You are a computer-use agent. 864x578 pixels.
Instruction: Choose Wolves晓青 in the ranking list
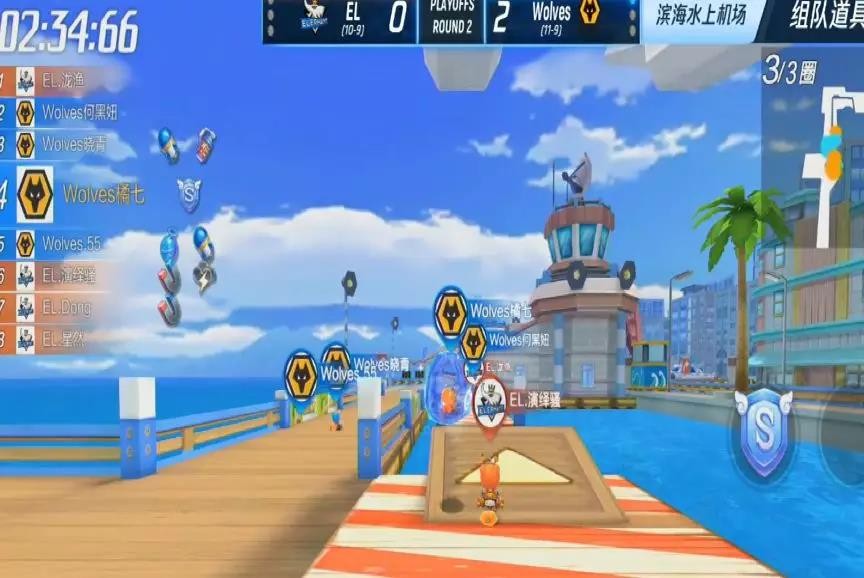click(65, 145)
